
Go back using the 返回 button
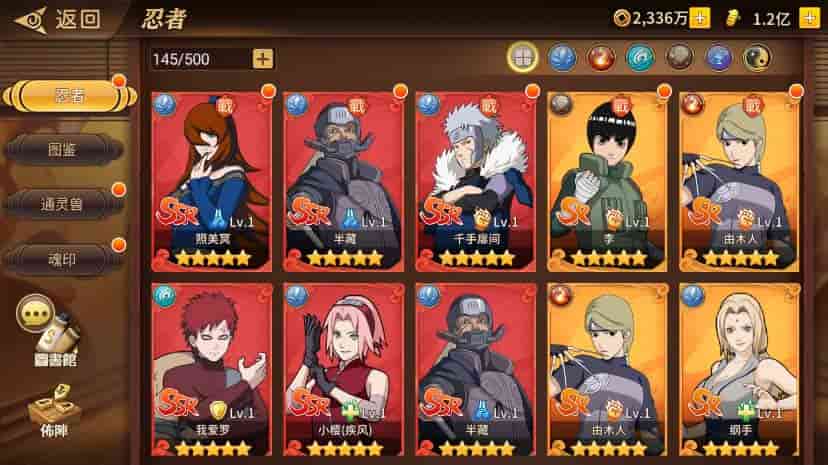point(62,18)
